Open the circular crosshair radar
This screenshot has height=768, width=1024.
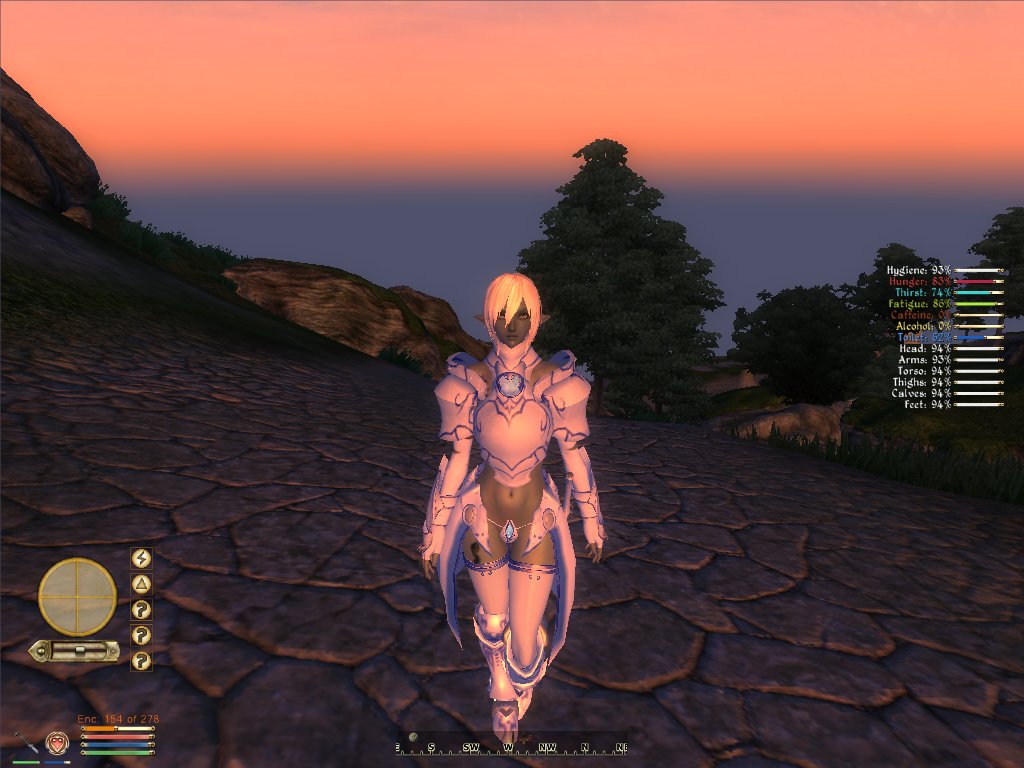click(77, 597)
